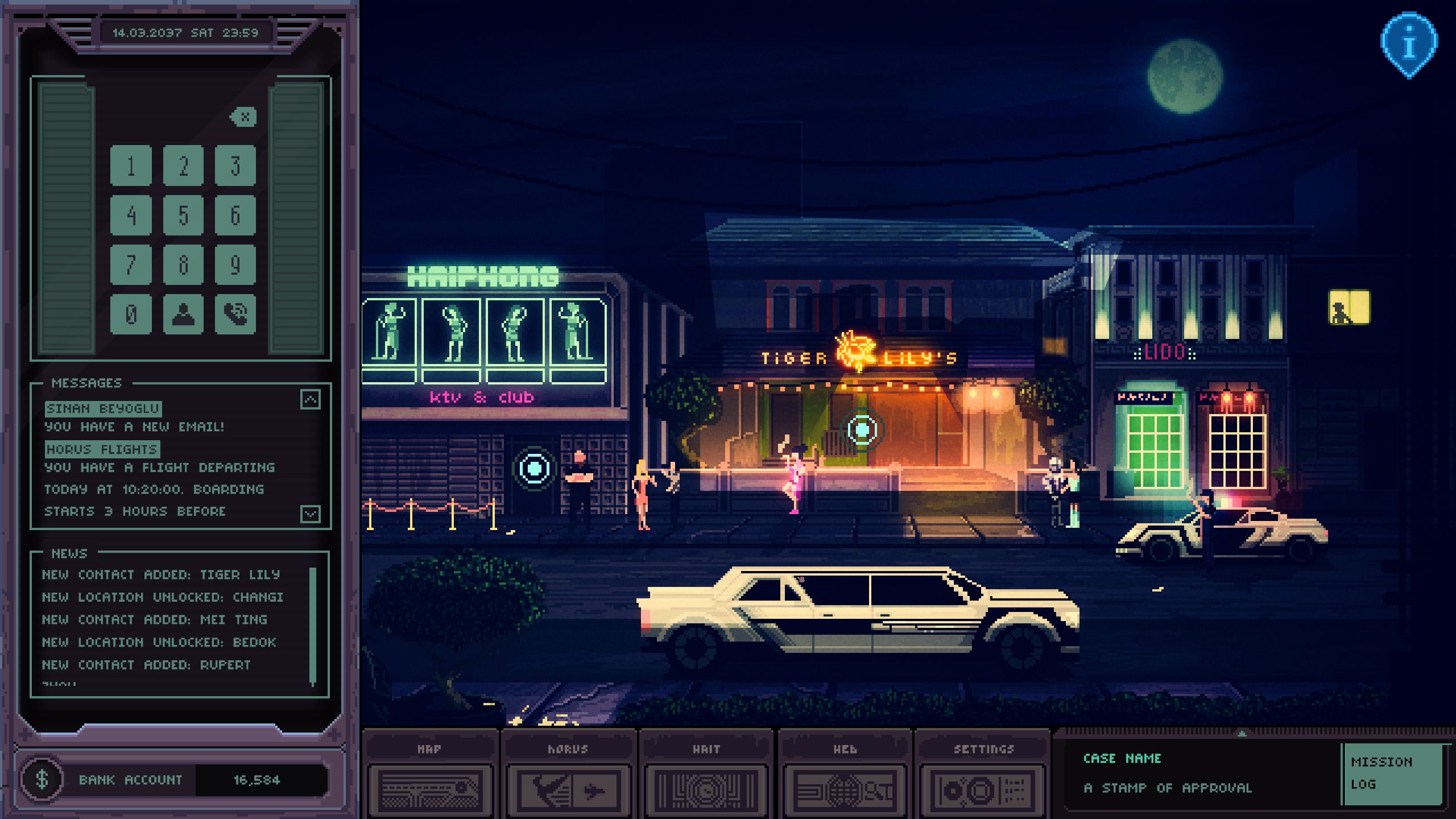Open the contacts list icon
Screen dimensions: 1456x819
pyautogui.click(x=183, y=313)
